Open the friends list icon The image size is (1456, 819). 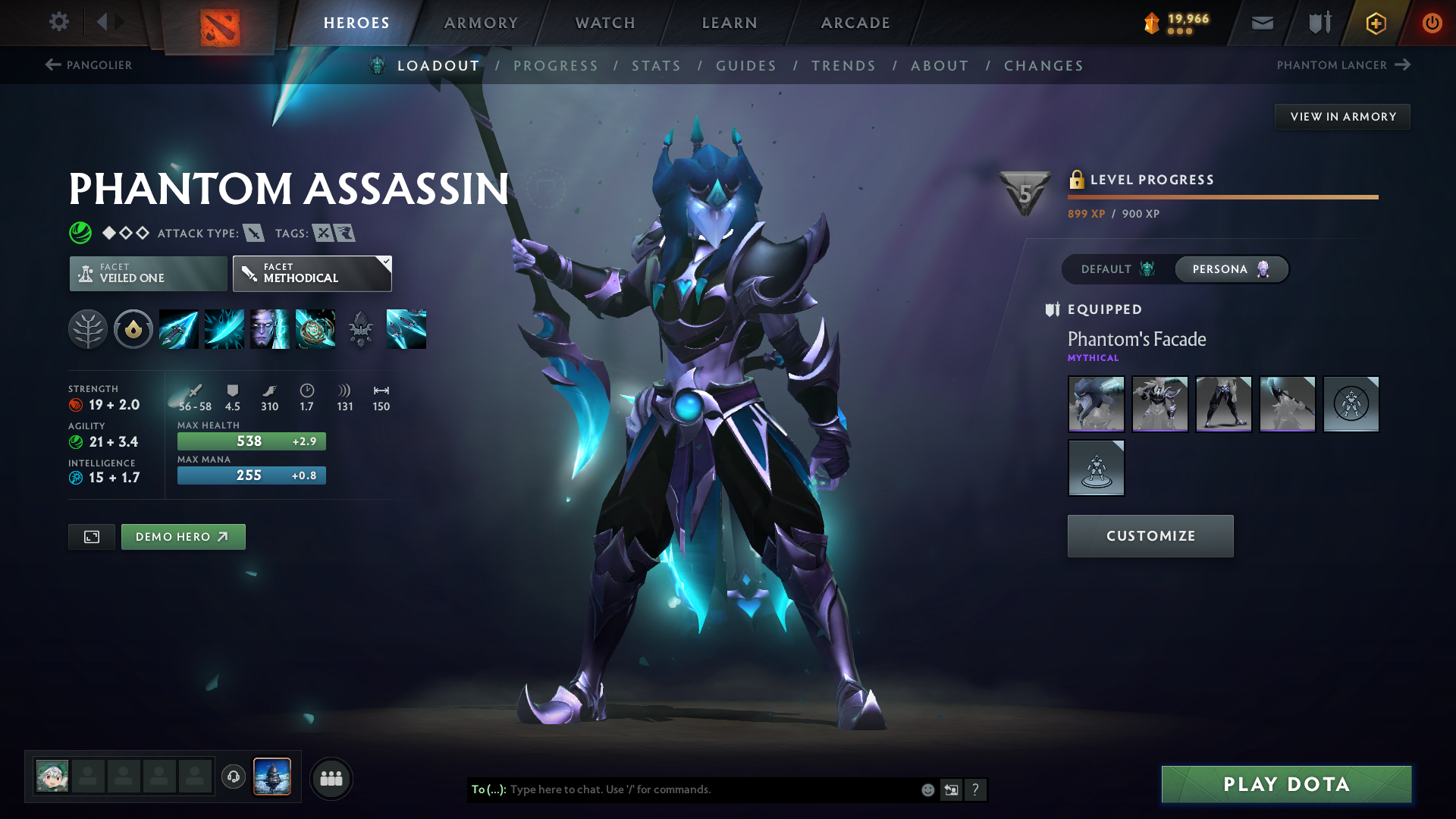(331, 777)
